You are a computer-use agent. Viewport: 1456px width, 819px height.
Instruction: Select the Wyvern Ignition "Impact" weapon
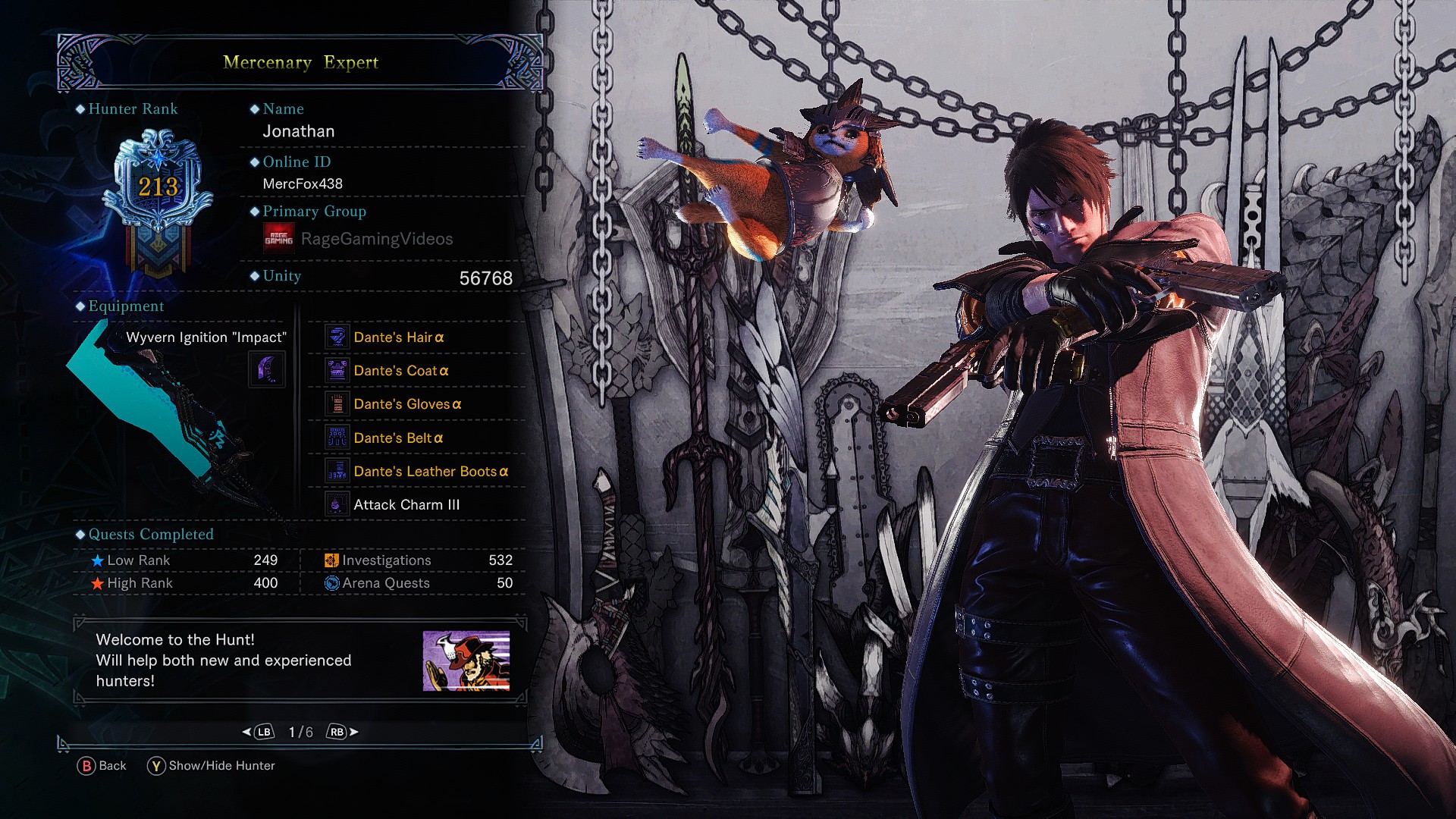[206, 337]
